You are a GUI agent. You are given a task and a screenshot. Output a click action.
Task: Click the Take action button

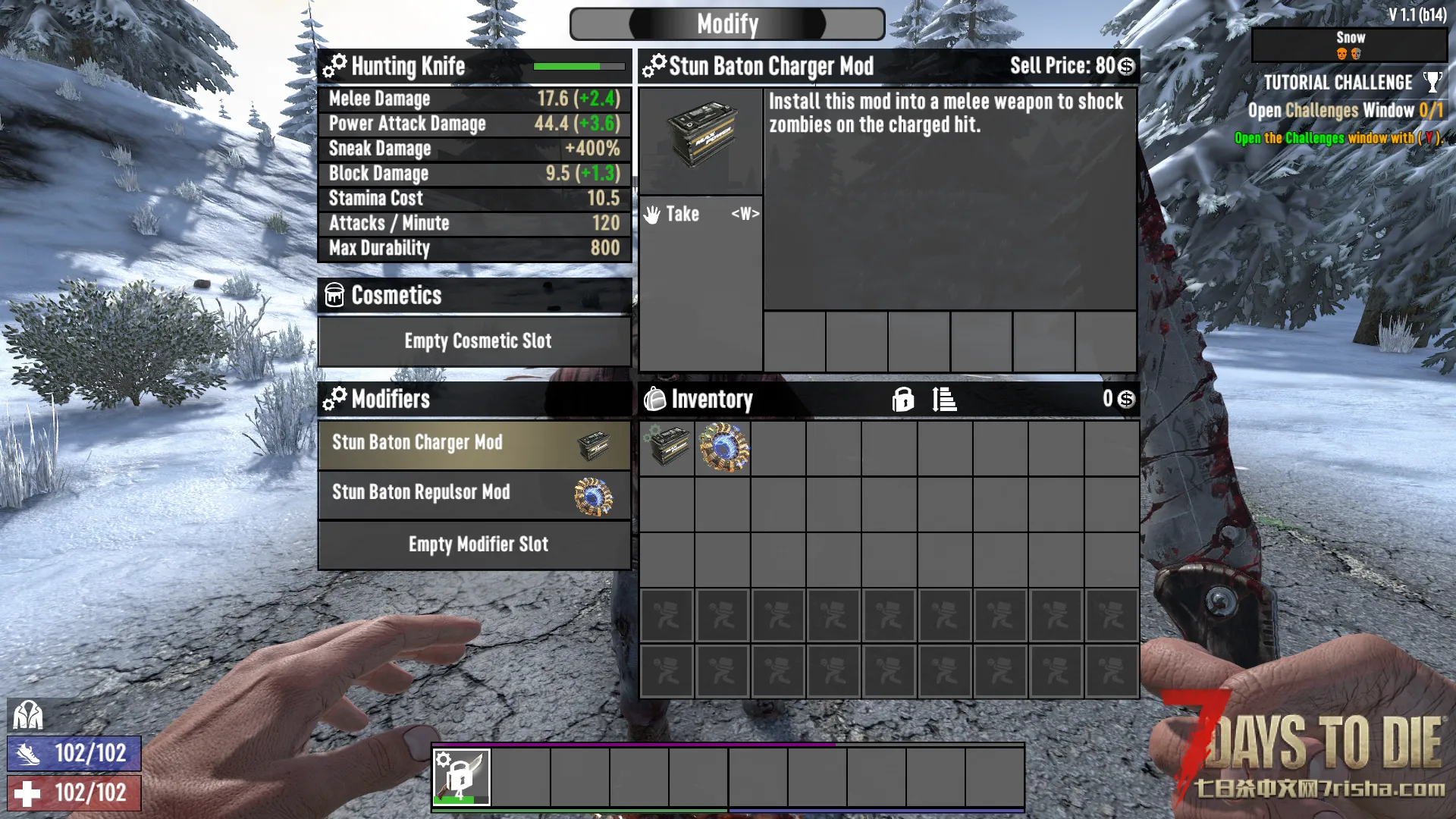[x=700, y=215]
